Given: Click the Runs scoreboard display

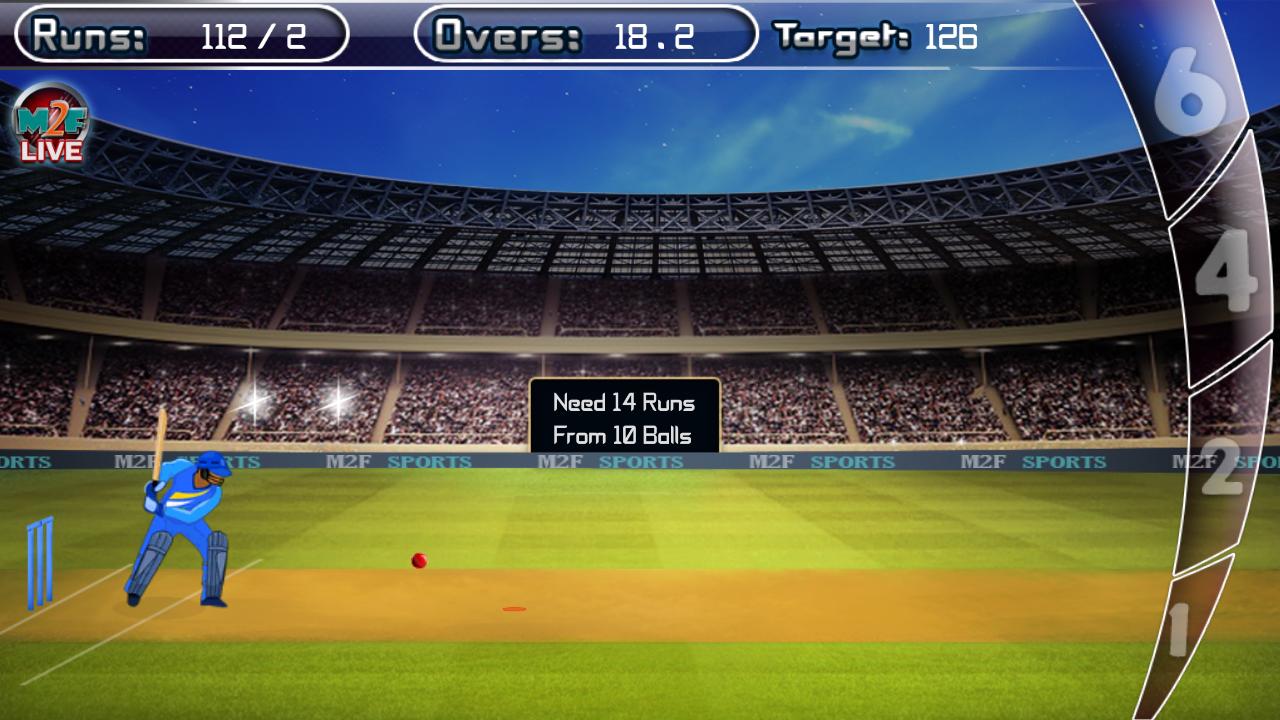Looking at the screenshot, I should click(175, 33).
